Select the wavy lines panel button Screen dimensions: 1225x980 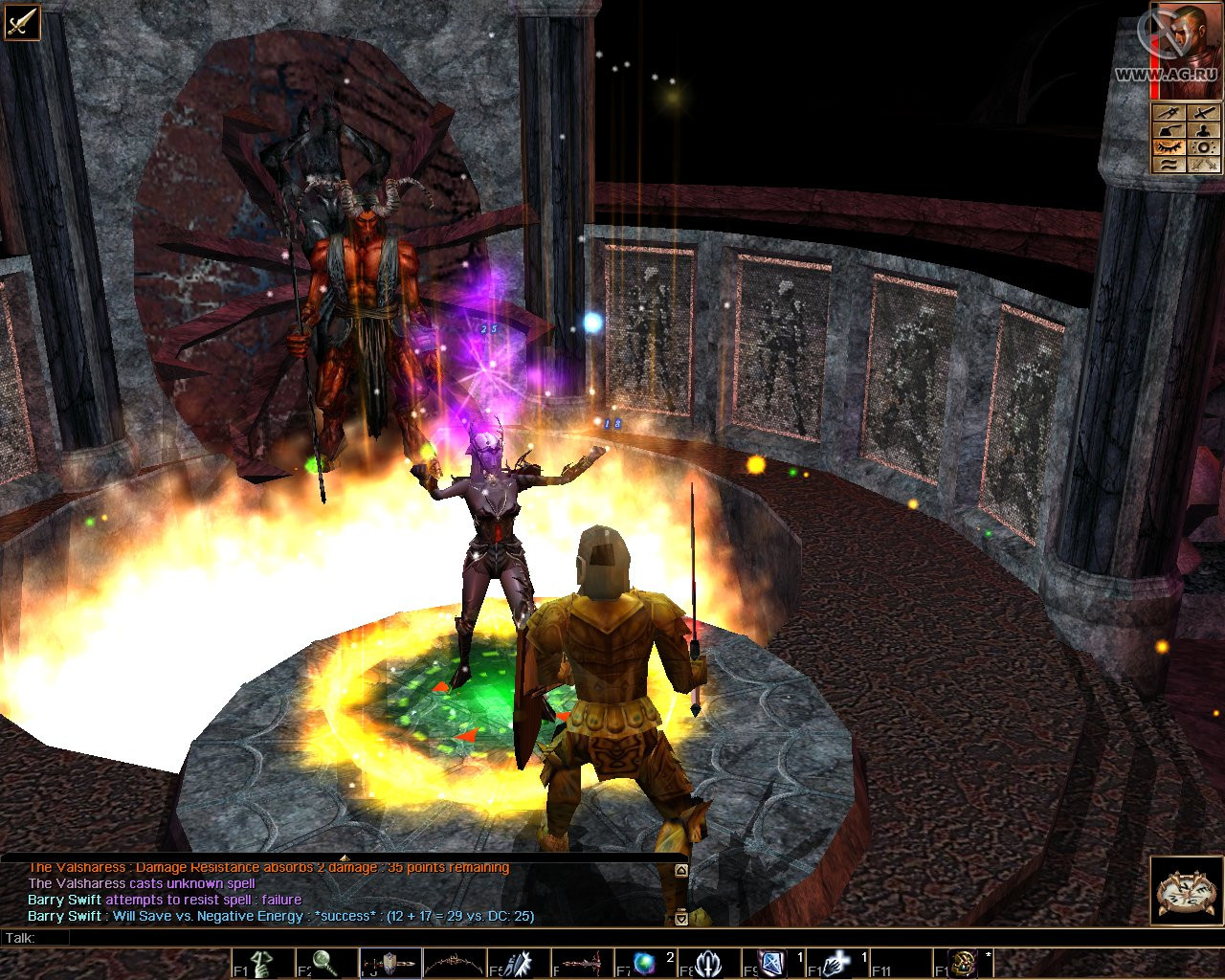[1169, 164]
